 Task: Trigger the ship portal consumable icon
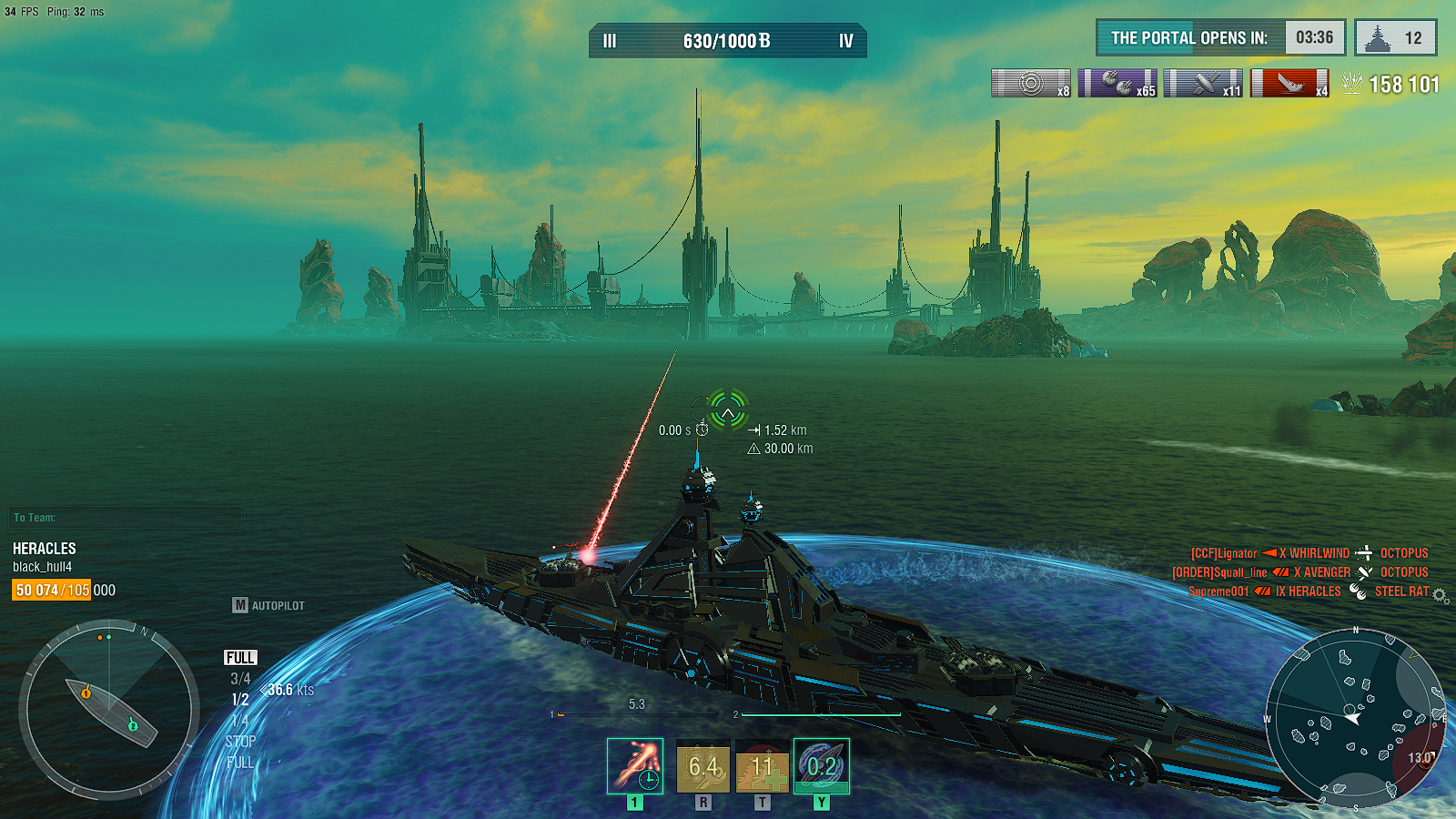(822, 766)
